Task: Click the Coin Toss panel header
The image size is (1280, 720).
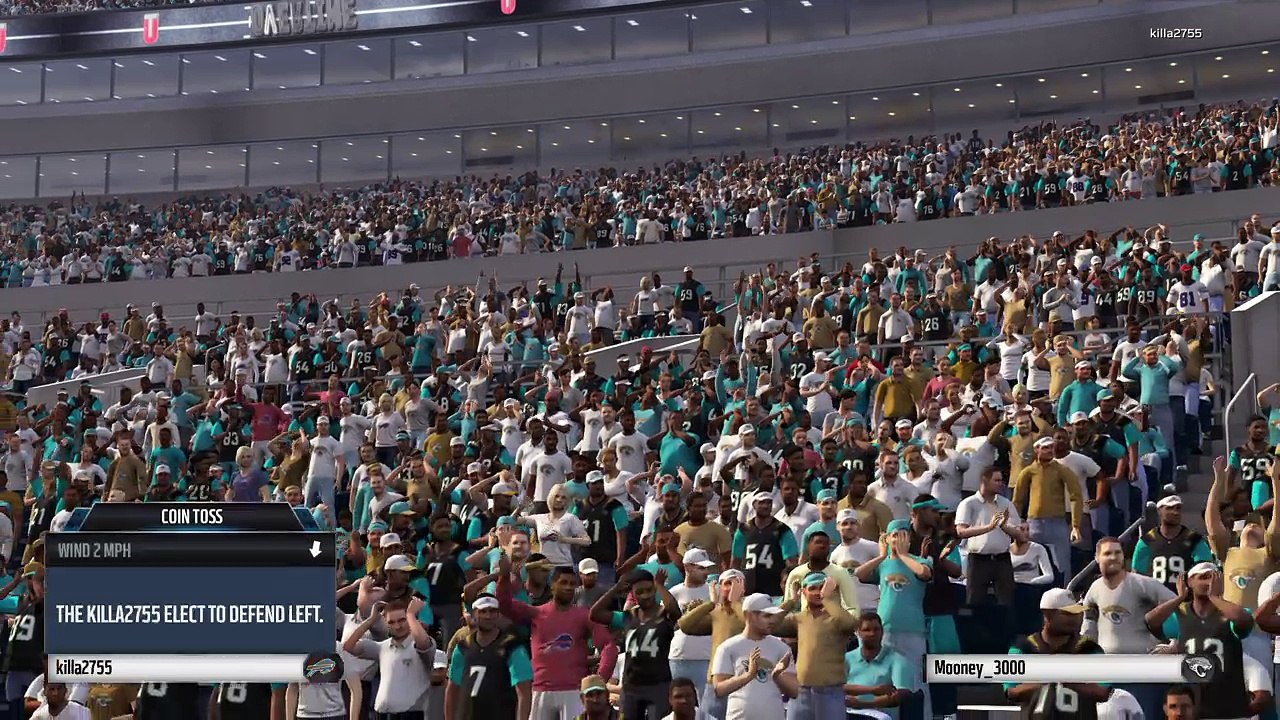Action: [x=191, y=516]
